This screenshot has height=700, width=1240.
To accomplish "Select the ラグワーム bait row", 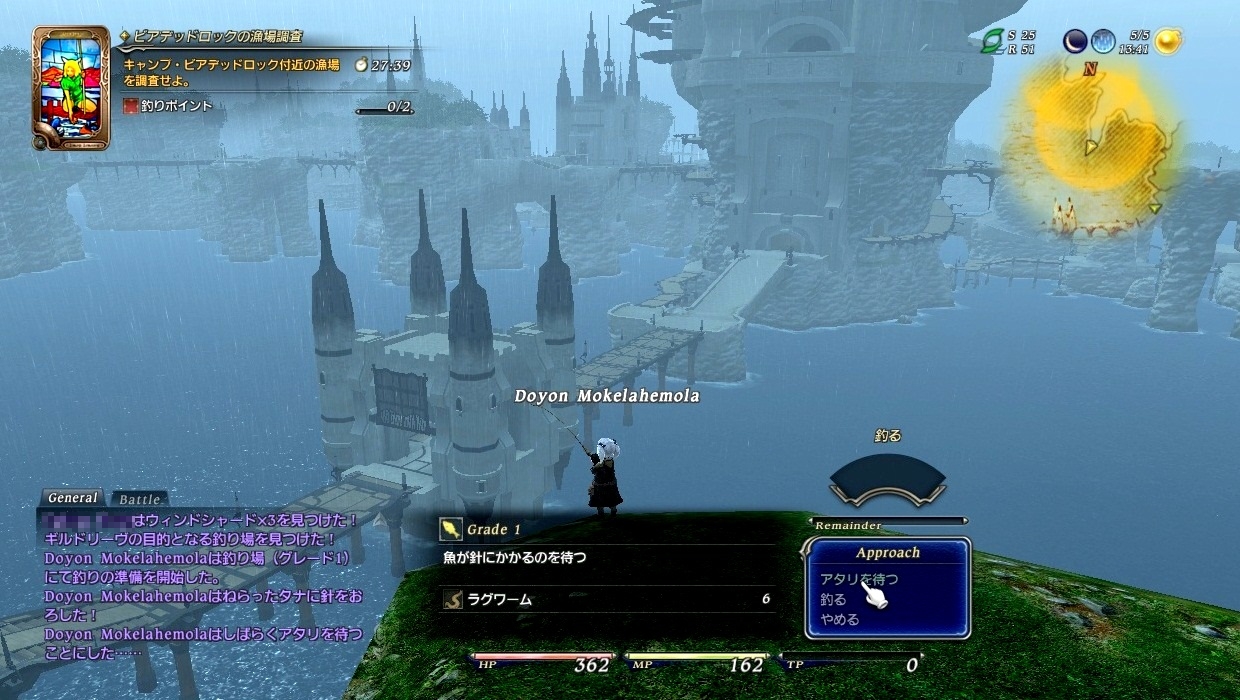I will (608, 600).
